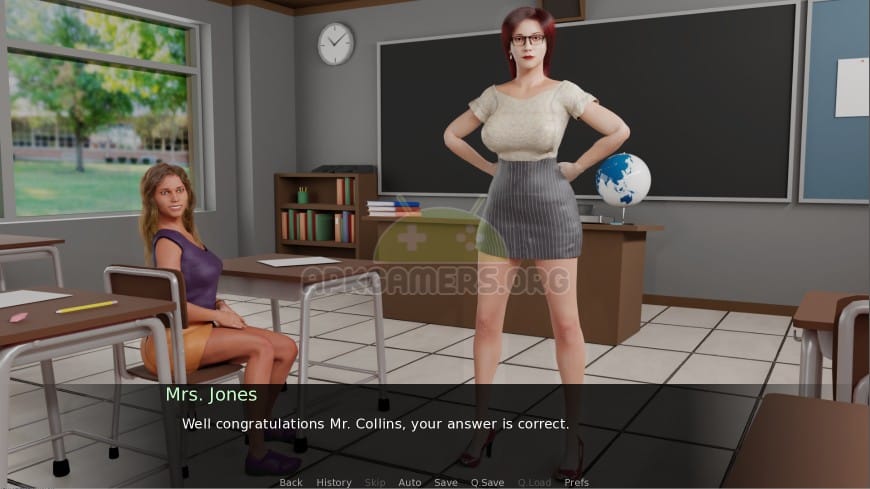This screenshot has width=870, height=489.
Task: Activate Skip in the quick menu
Action: (375, 482)
